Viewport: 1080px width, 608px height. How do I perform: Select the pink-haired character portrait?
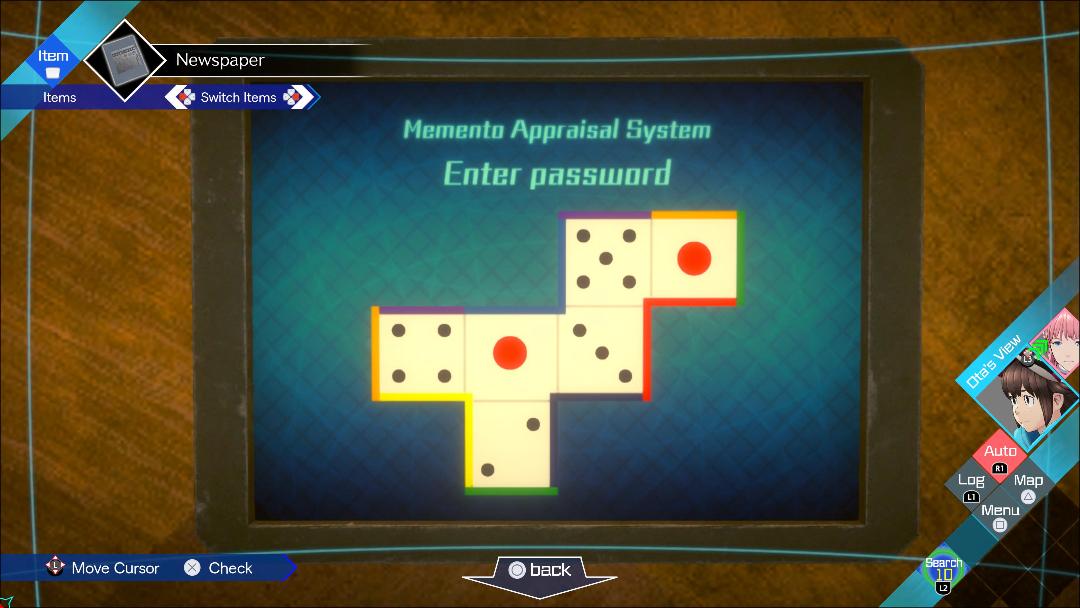[1058, 337]
